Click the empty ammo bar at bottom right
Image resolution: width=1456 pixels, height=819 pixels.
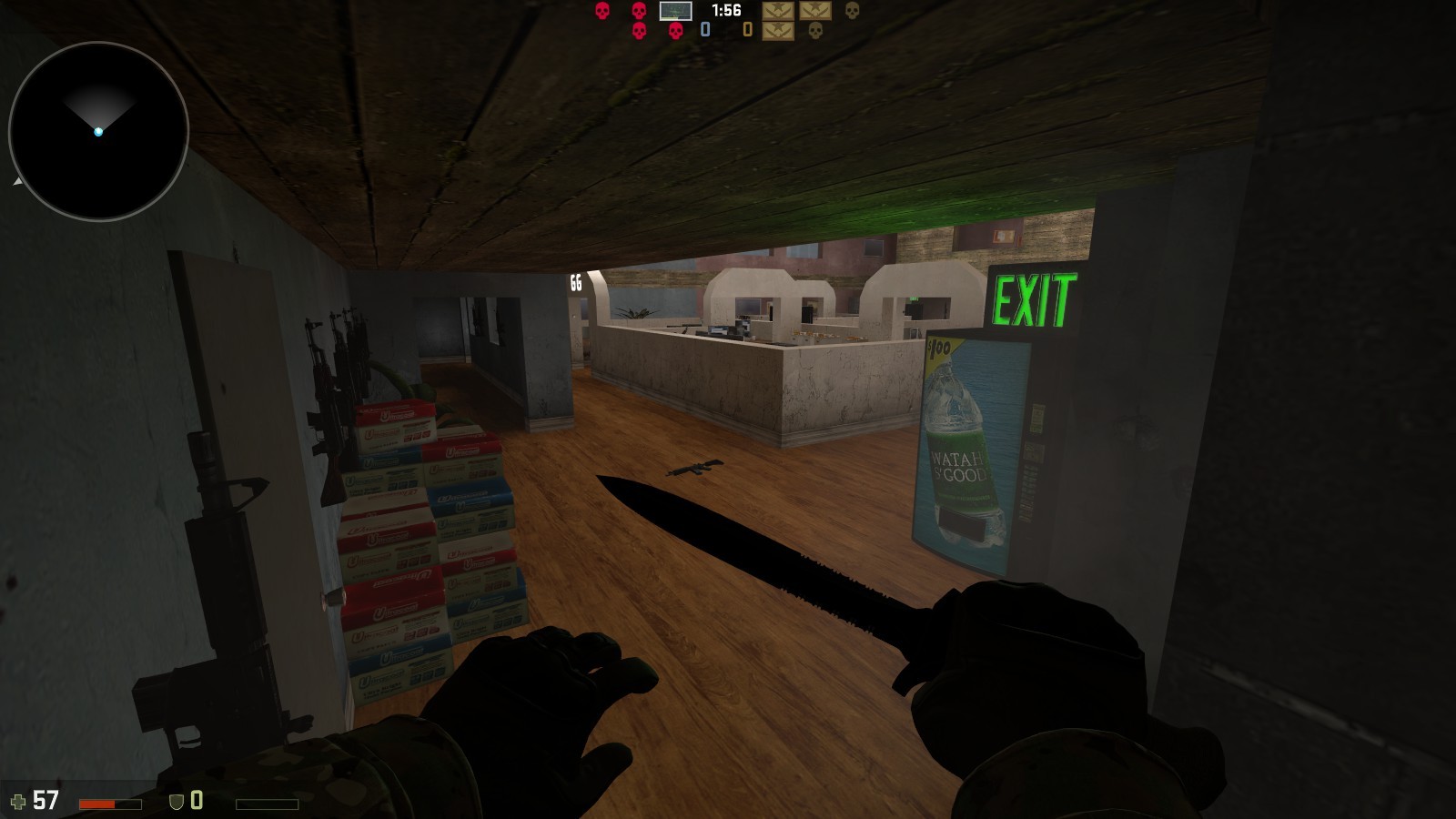click(x=268, y=804)
